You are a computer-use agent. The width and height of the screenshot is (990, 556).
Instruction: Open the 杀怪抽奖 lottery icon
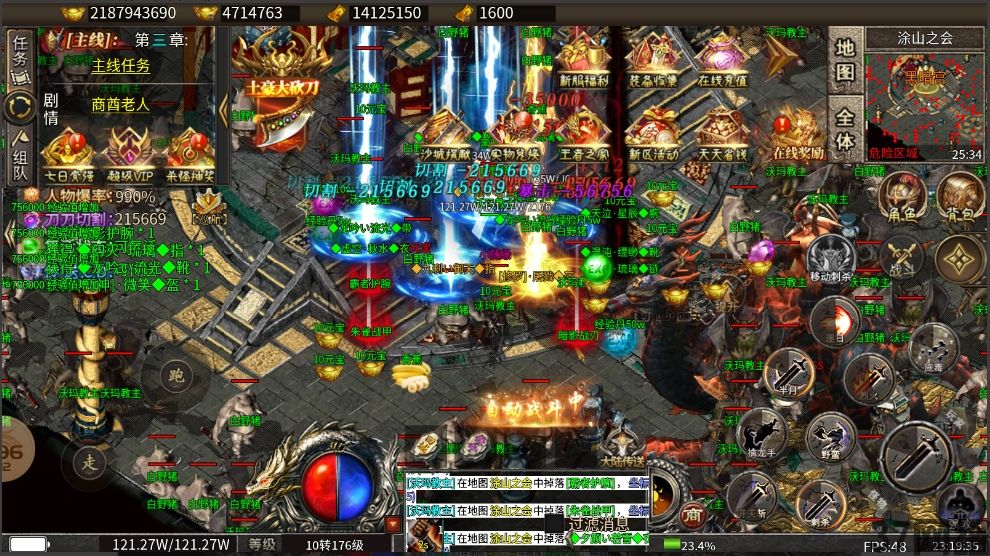tap(189, 148)
